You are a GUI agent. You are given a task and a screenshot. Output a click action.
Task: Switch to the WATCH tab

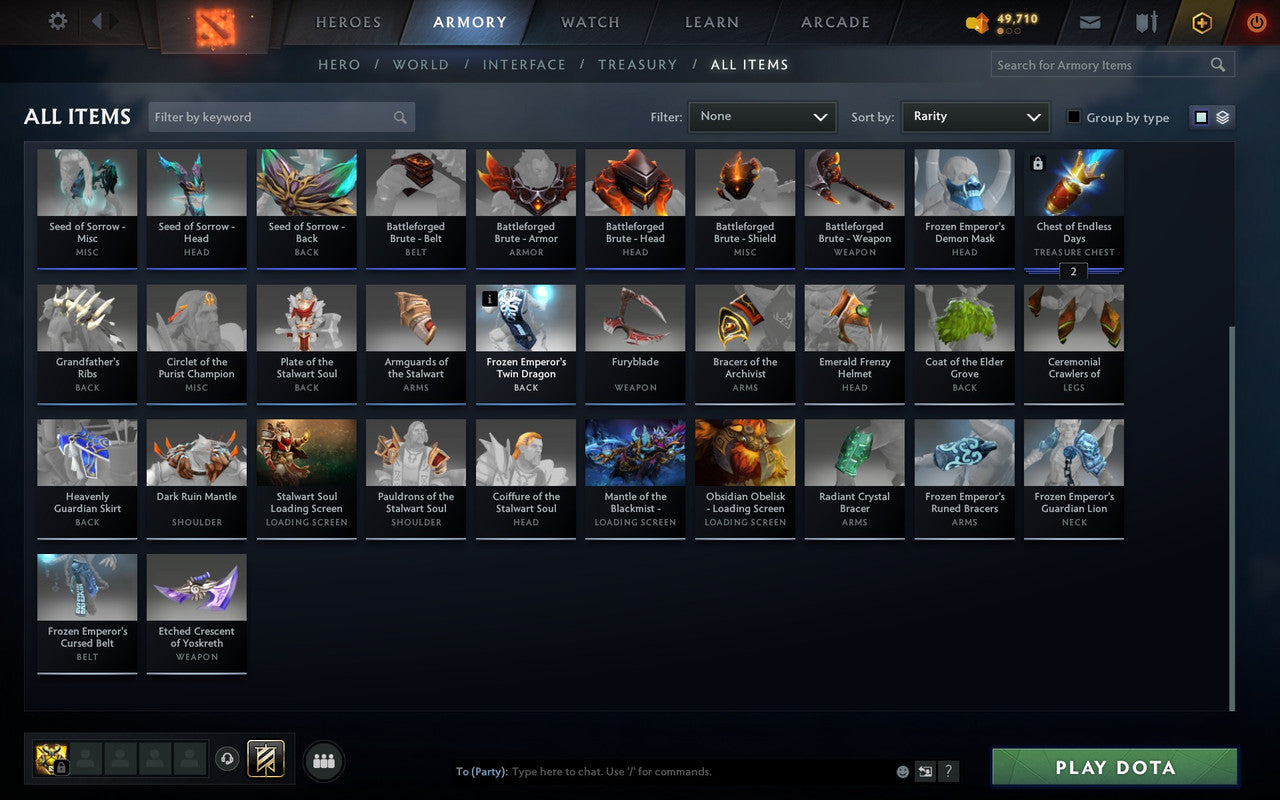pos(589,21)
